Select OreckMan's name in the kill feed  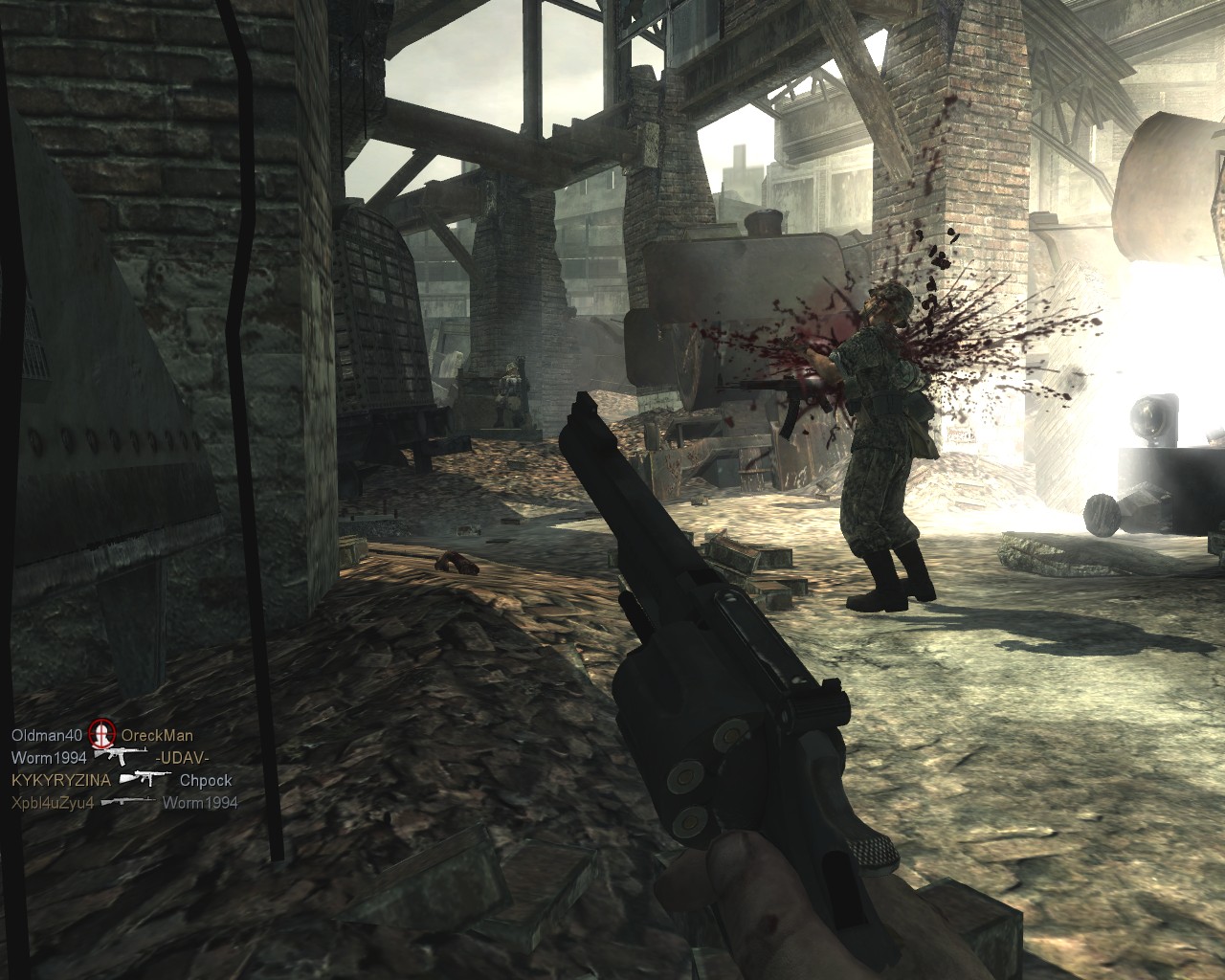tap(156, 736)
